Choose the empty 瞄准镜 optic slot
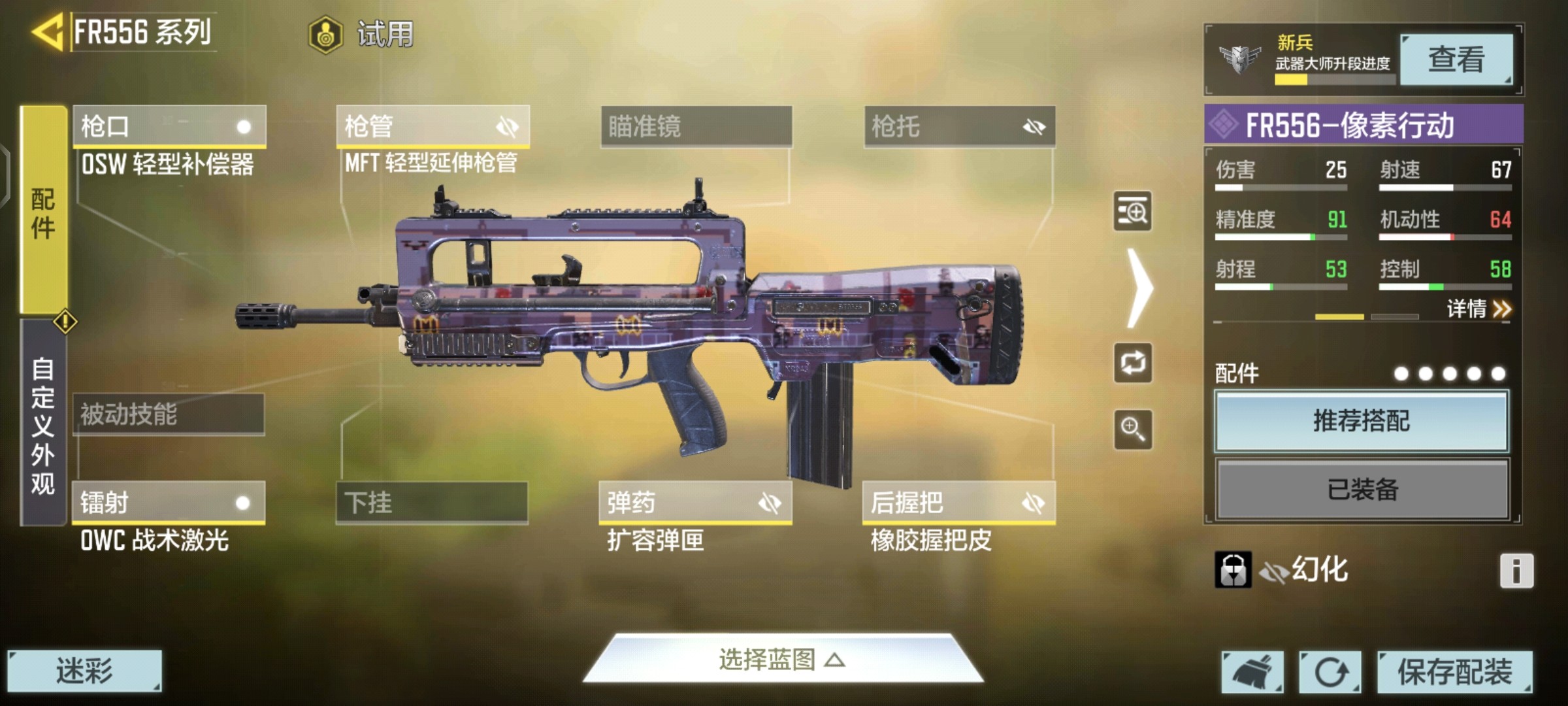Viewport: 1568px width, 706px height. point(696,126)
